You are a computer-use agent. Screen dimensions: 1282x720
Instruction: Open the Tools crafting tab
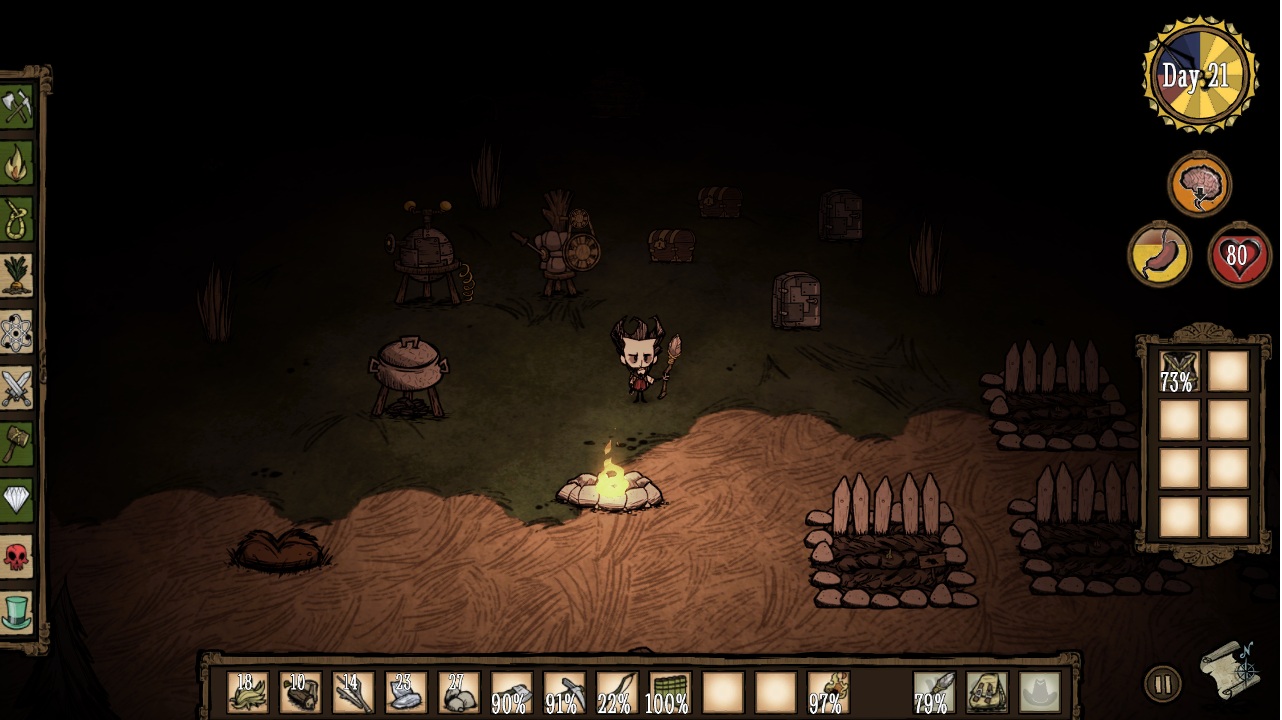click(16, 107)
